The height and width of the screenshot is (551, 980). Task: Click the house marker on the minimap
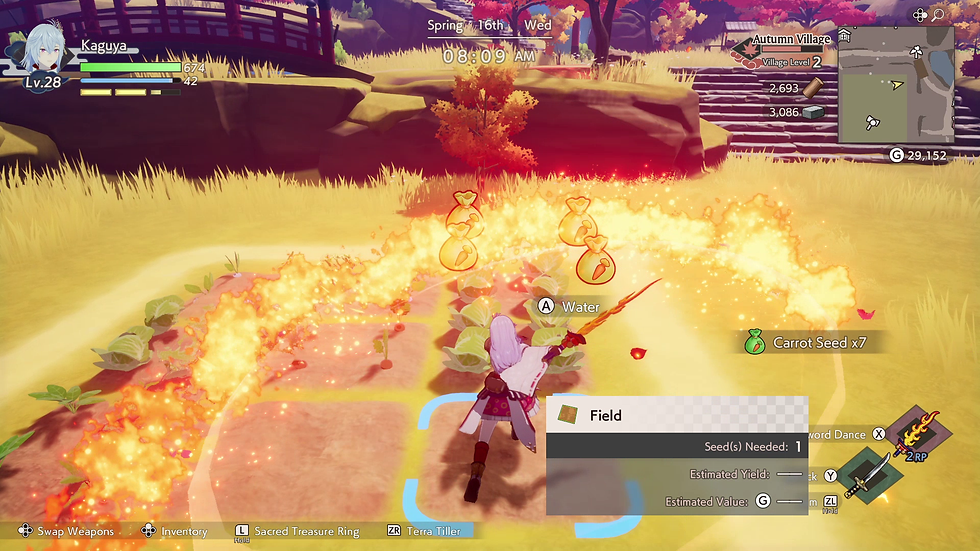click(845, 36)
